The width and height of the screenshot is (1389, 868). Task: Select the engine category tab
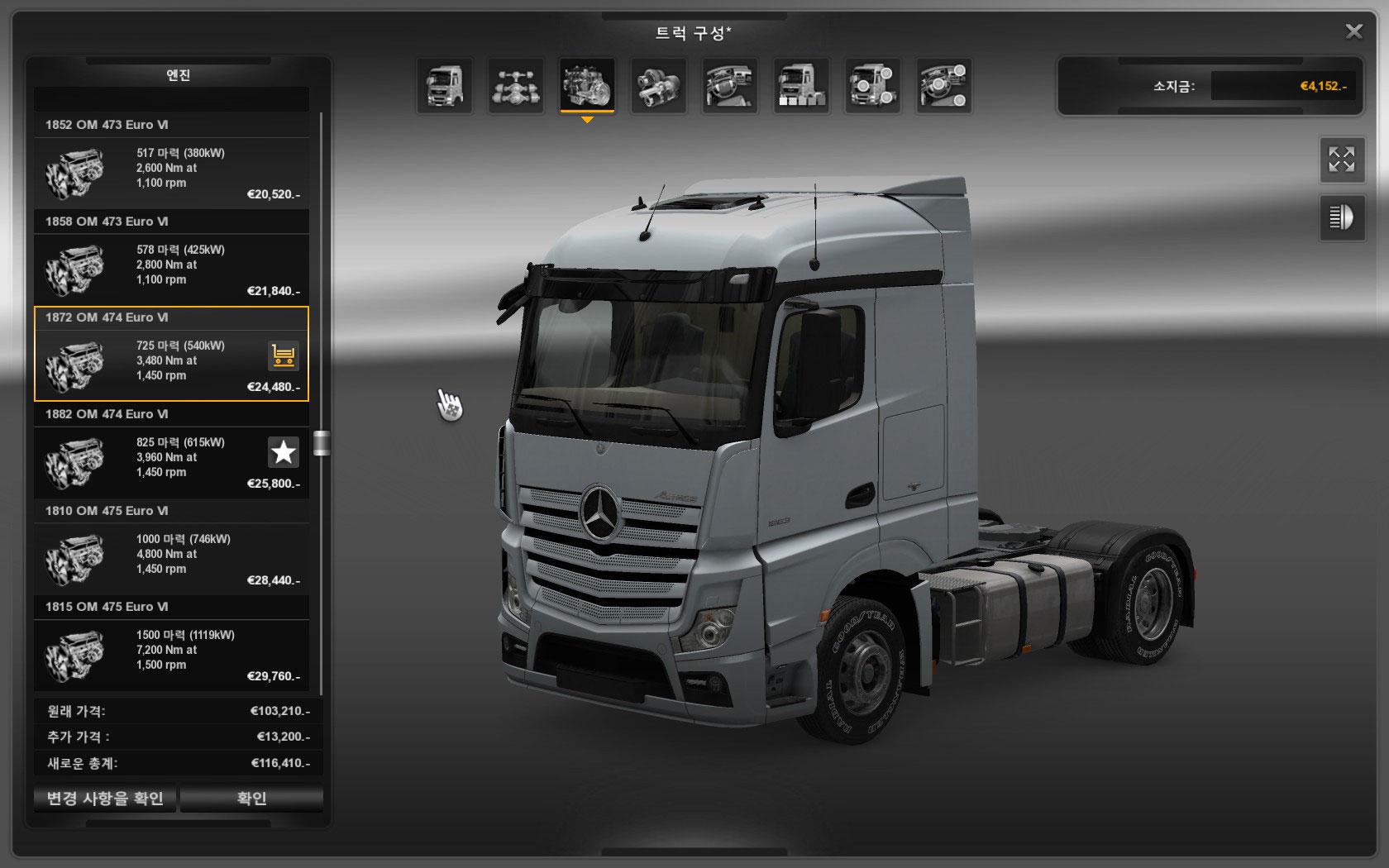click(587, 85)
